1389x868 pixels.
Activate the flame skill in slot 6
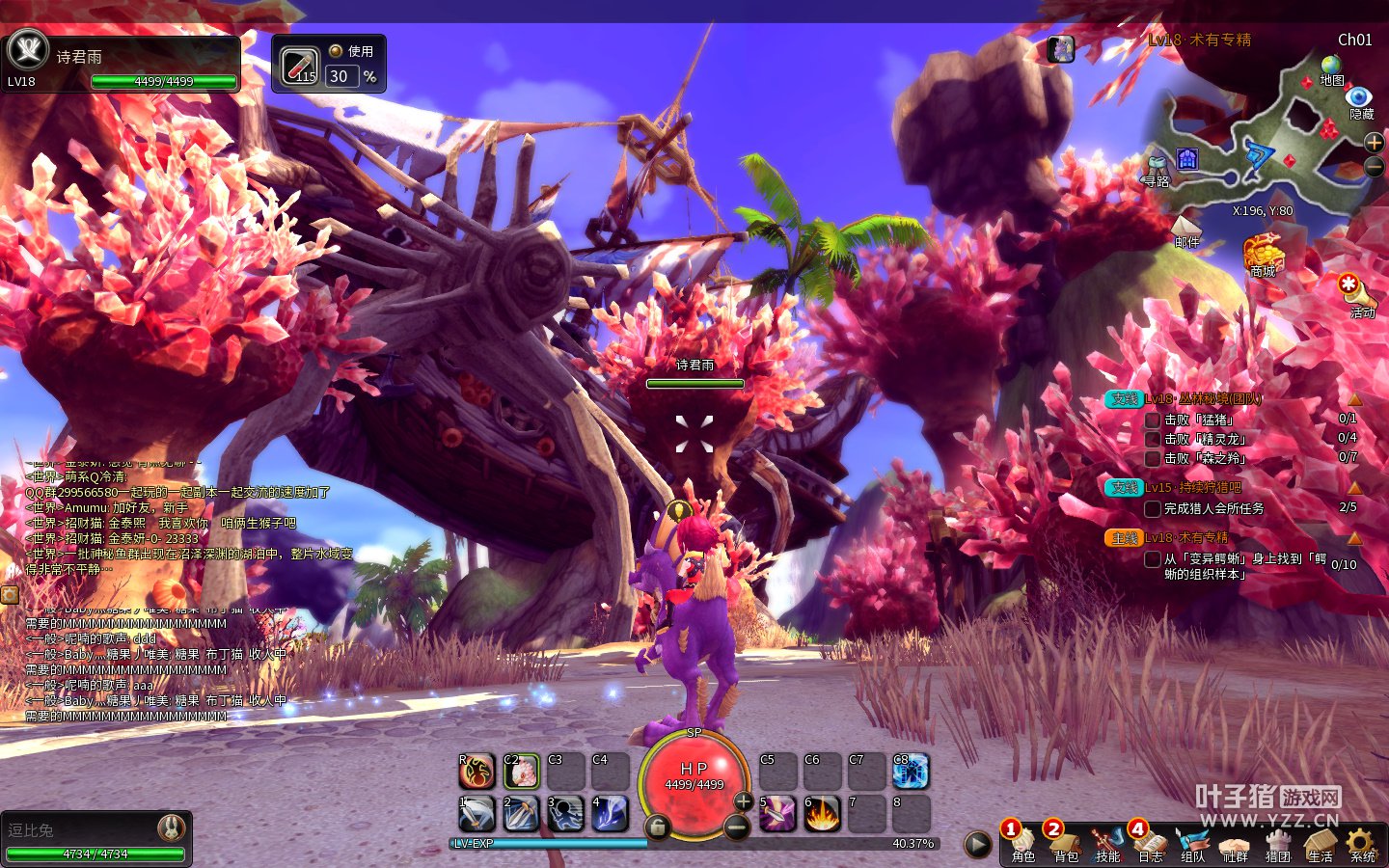pyautogui.click(x=822, y=813)
